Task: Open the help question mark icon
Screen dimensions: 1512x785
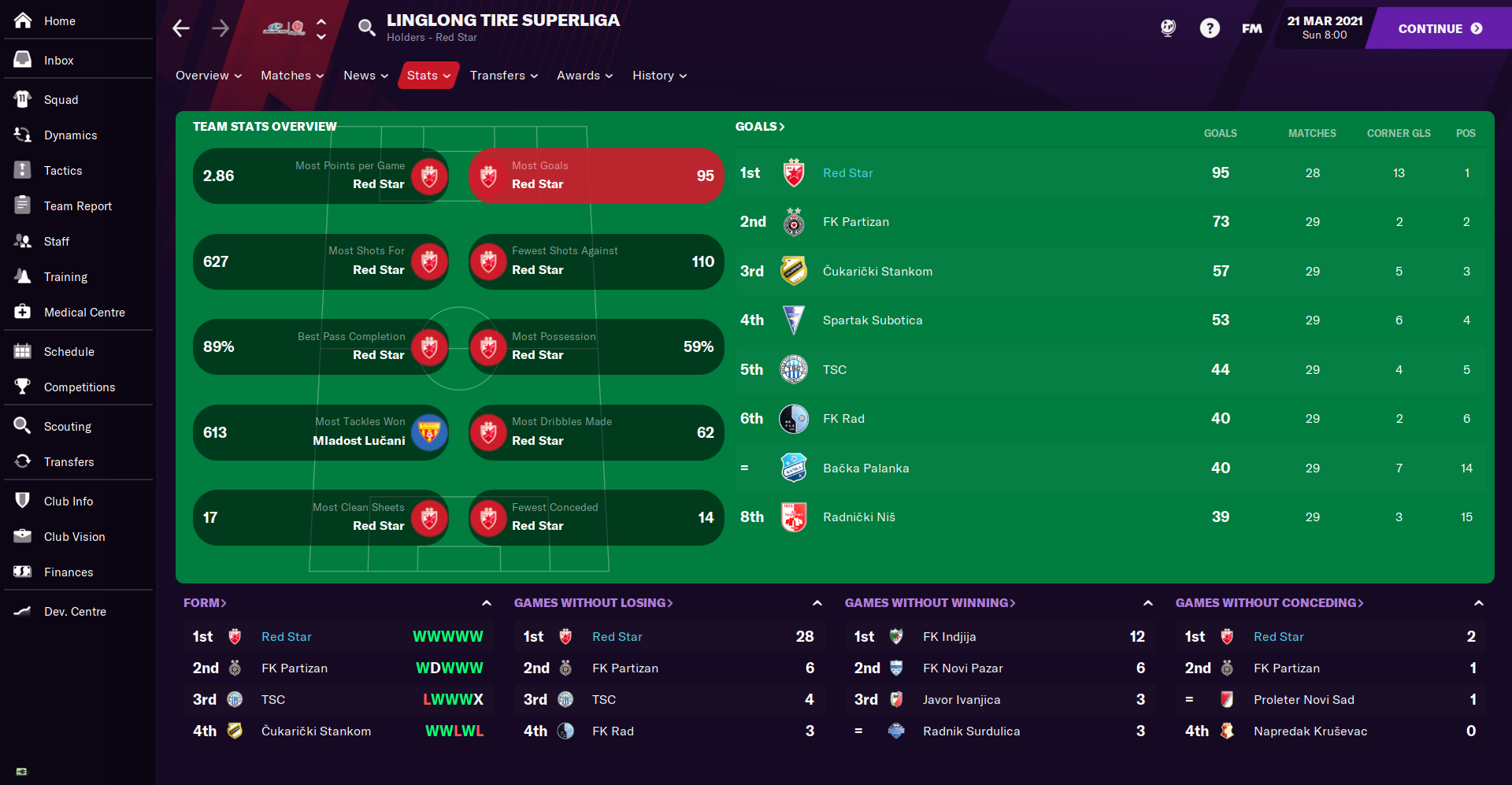Action: 1209,28
